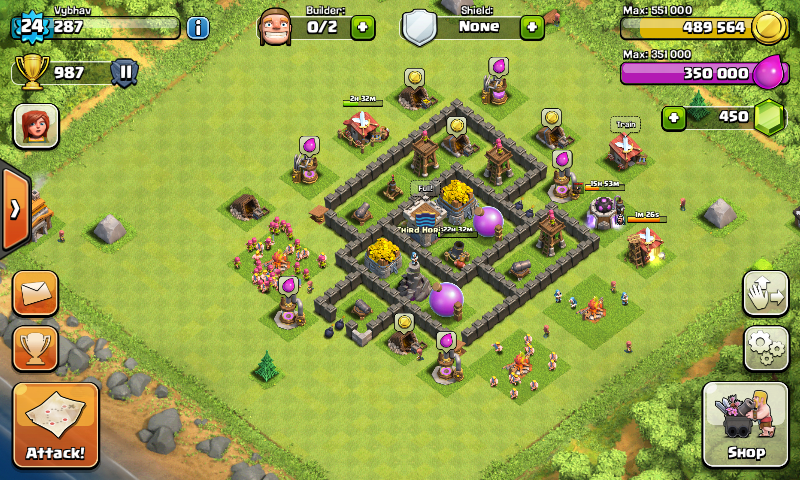The image size is (800, 480).
Task: Add a builder with the green plus
Action: coord(363,27)
